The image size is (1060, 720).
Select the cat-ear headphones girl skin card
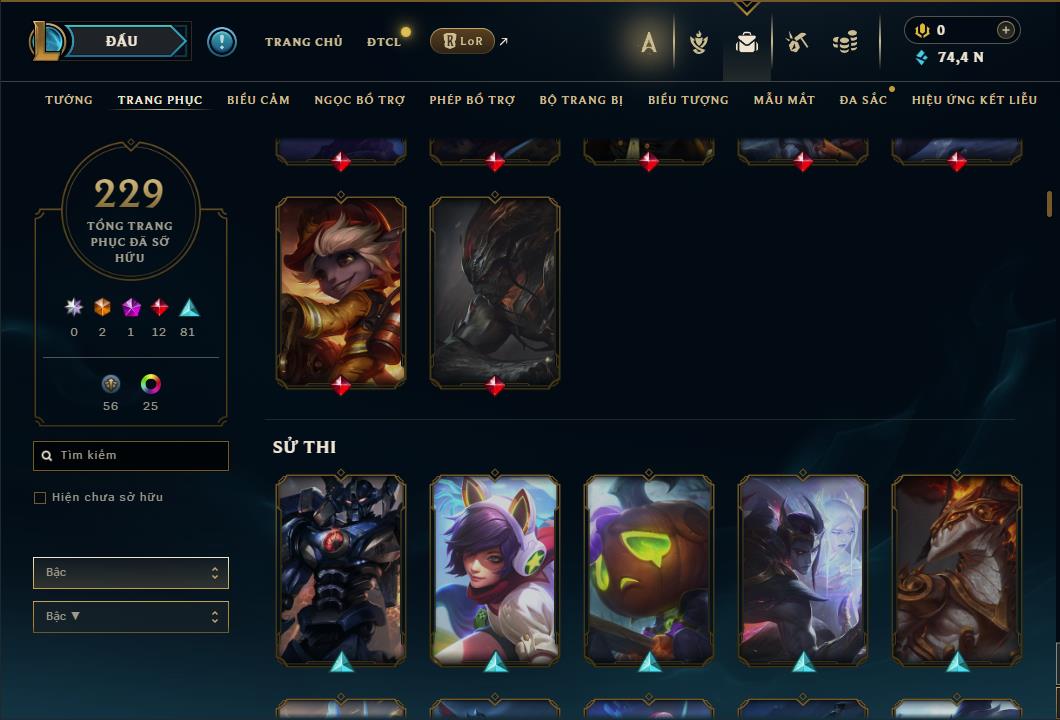(x=495, y=568)
